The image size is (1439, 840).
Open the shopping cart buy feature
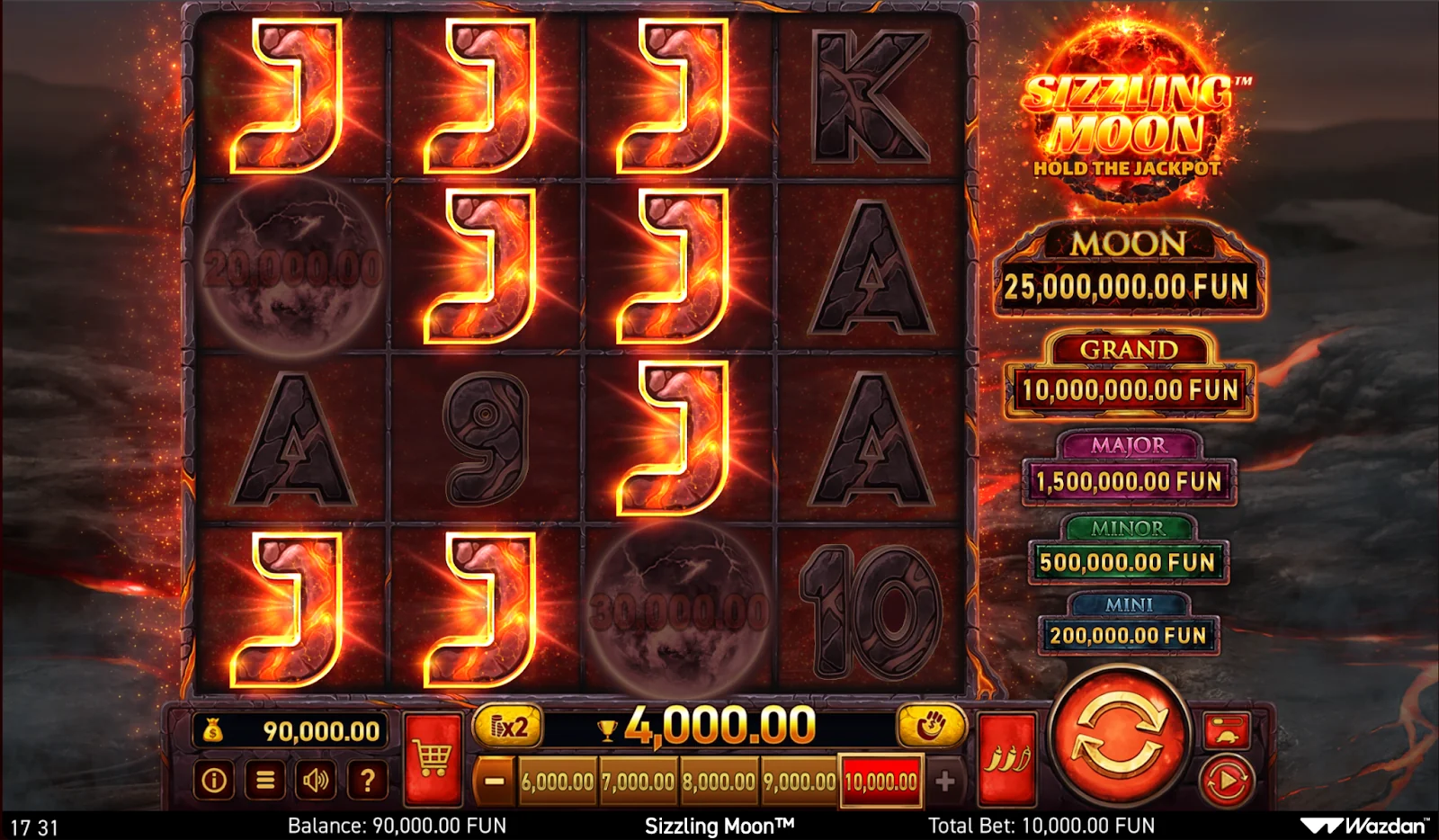coord(433,760)
